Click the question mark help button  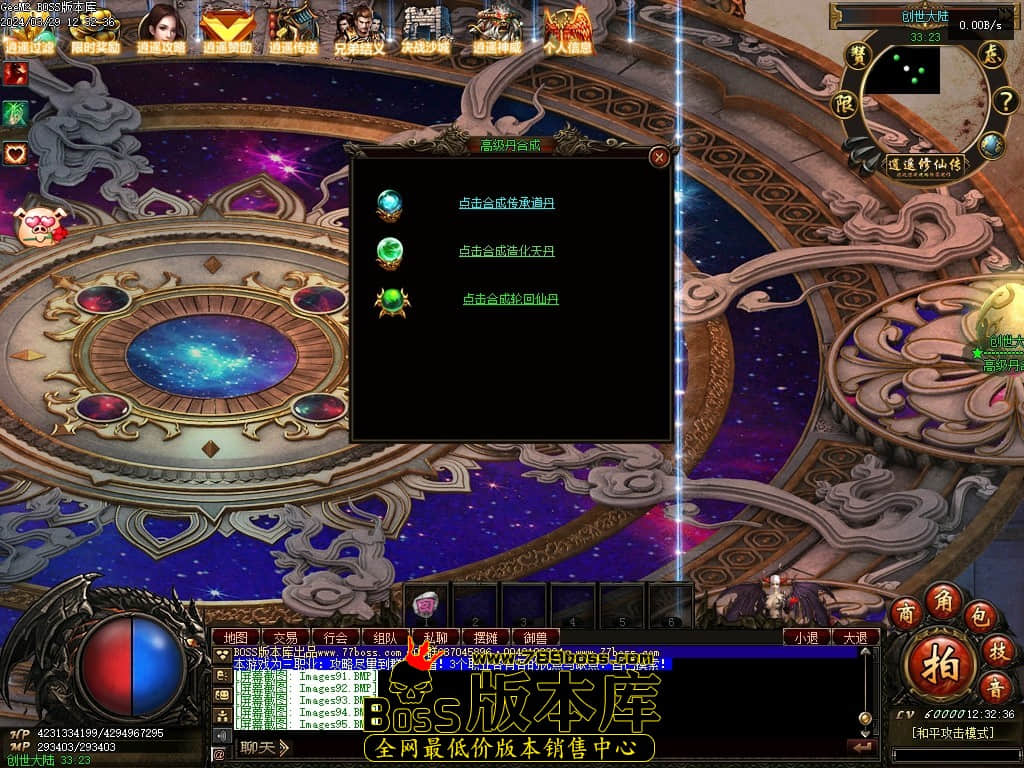click(1003, 102)
